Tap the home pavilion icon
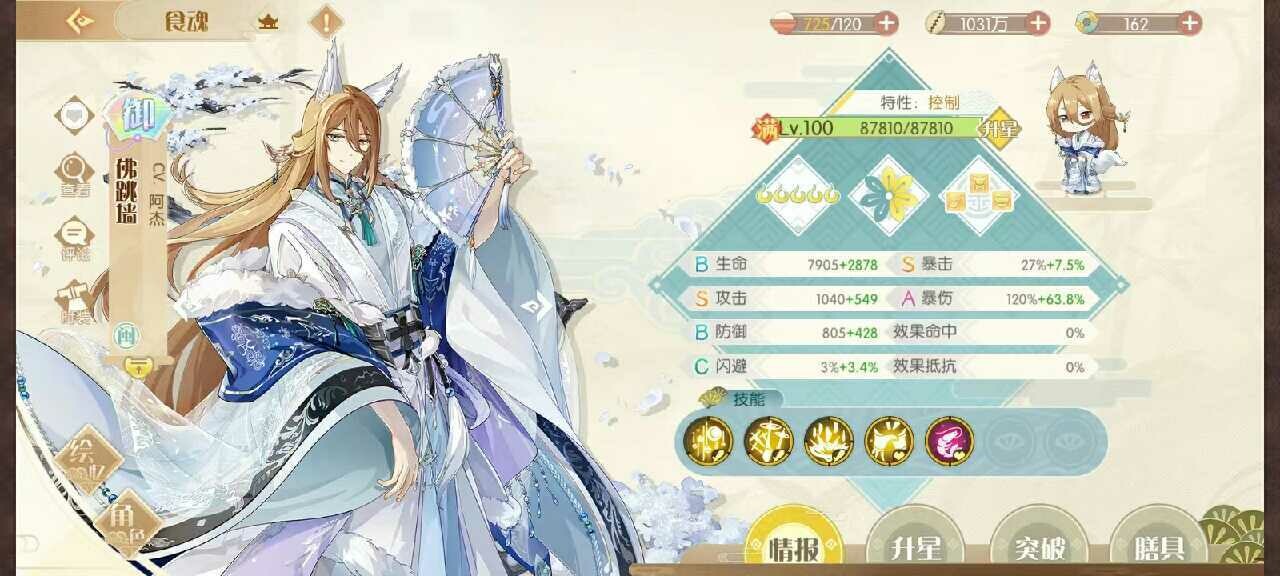 point(268,21)
